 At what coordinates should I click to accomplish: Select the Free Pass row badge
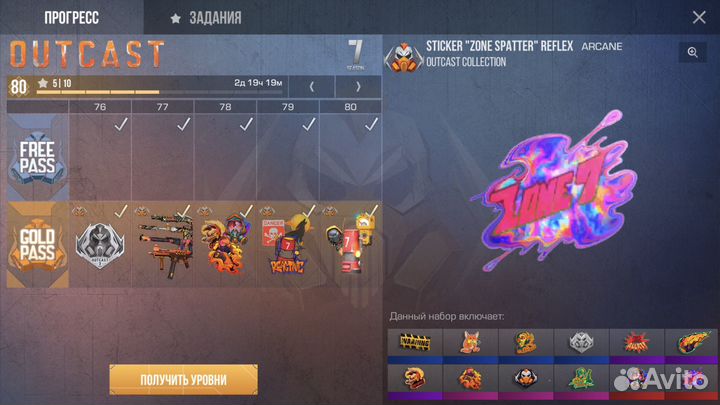pyautogui.click(x=37, y=158)
